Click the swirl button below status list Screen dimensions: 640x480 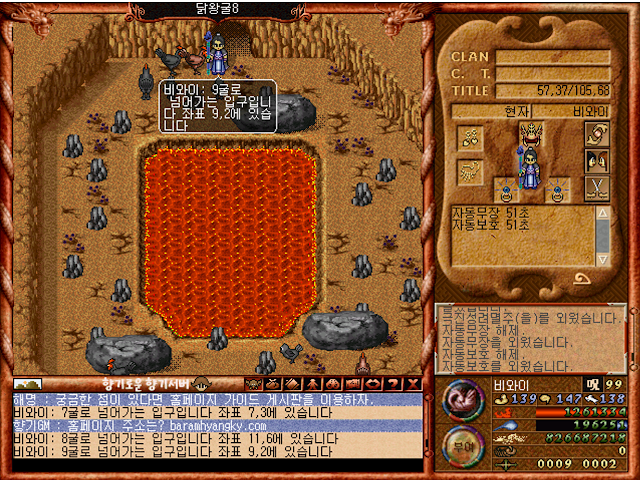click(x=582, y=279)
